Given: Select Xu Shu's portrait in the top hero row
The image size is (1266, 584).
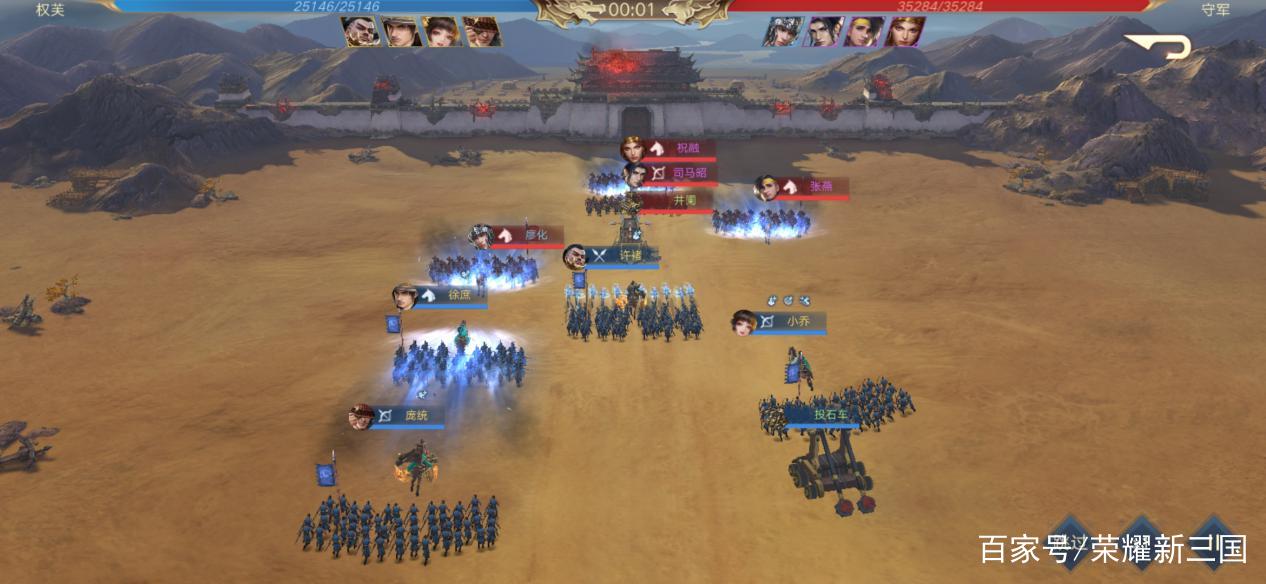Looking at the screenshot, I should [x=401, y=32].
